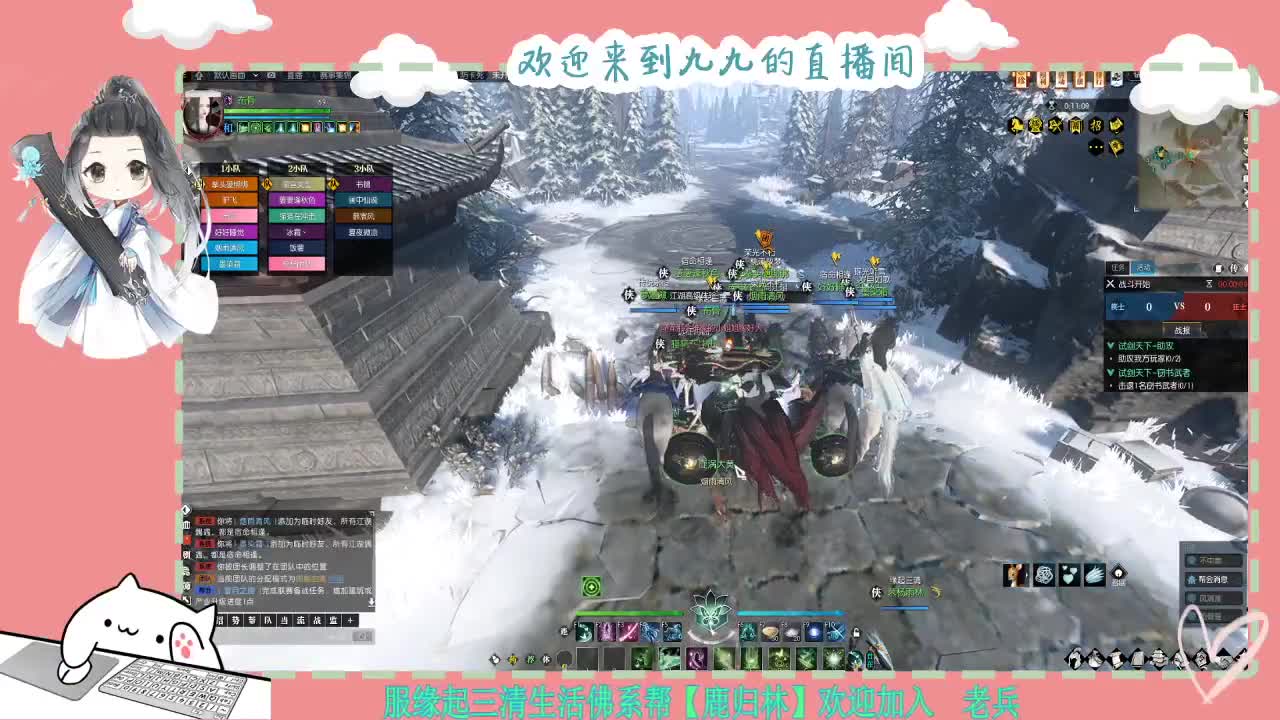This screenshot has width=1280, height=720.
Task: Click the F10 frost orb skill icon
Action: tap(834, 631)
